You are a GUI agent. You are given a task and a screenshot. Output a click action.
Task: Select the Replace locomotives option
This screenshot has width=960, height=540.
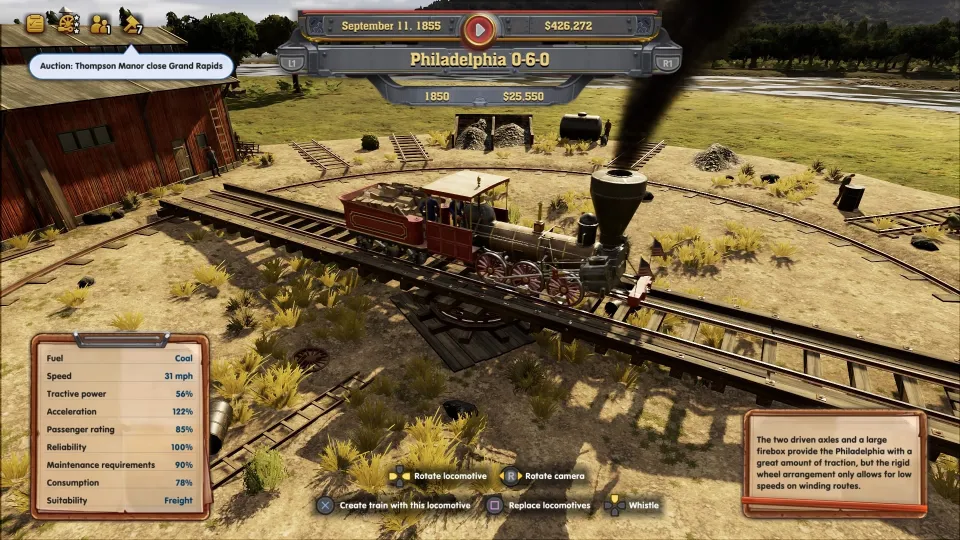[539, 505]
